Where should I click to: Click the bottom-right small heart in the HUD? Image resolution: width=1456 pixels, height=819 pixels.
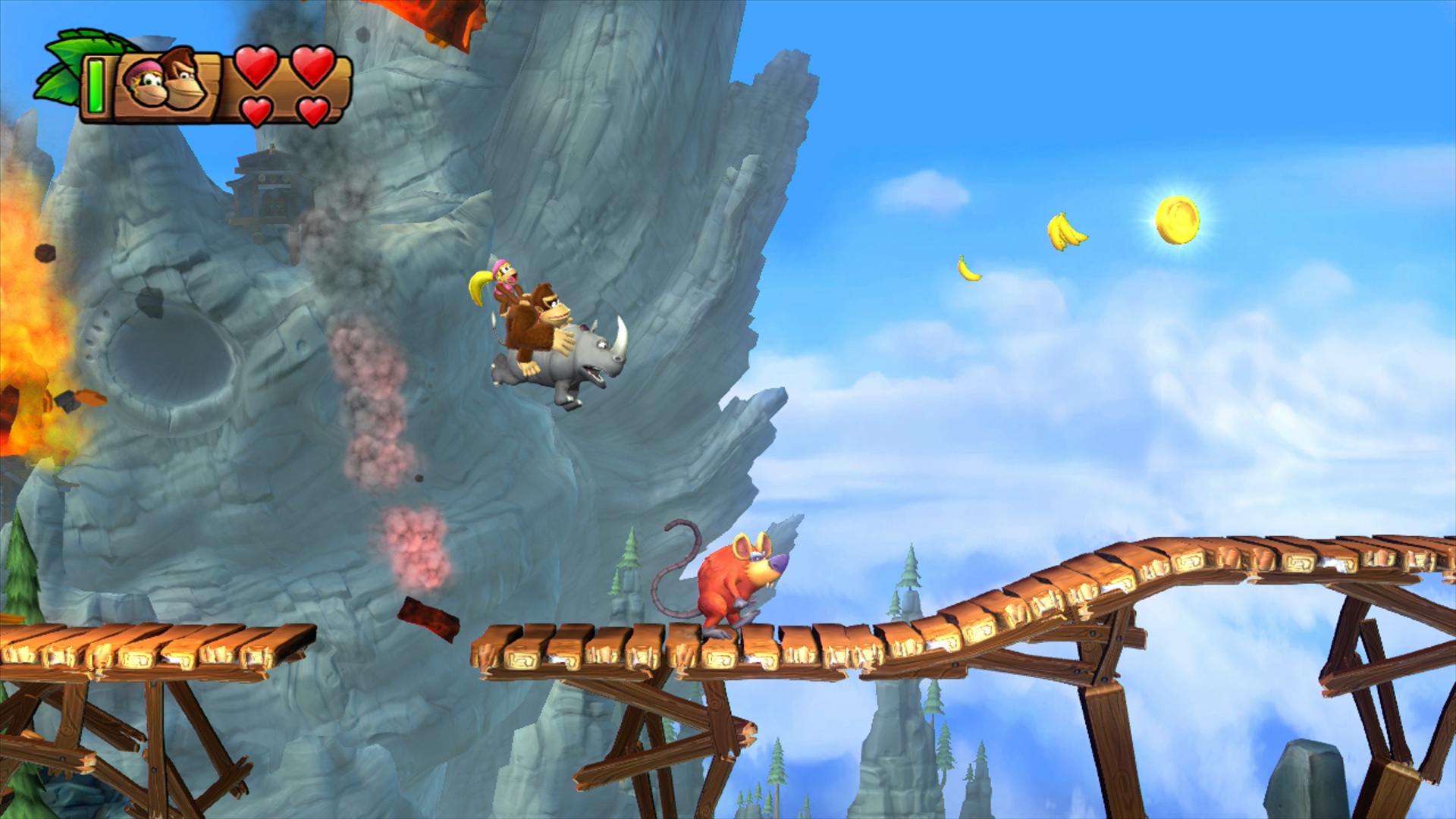(315, 110)
